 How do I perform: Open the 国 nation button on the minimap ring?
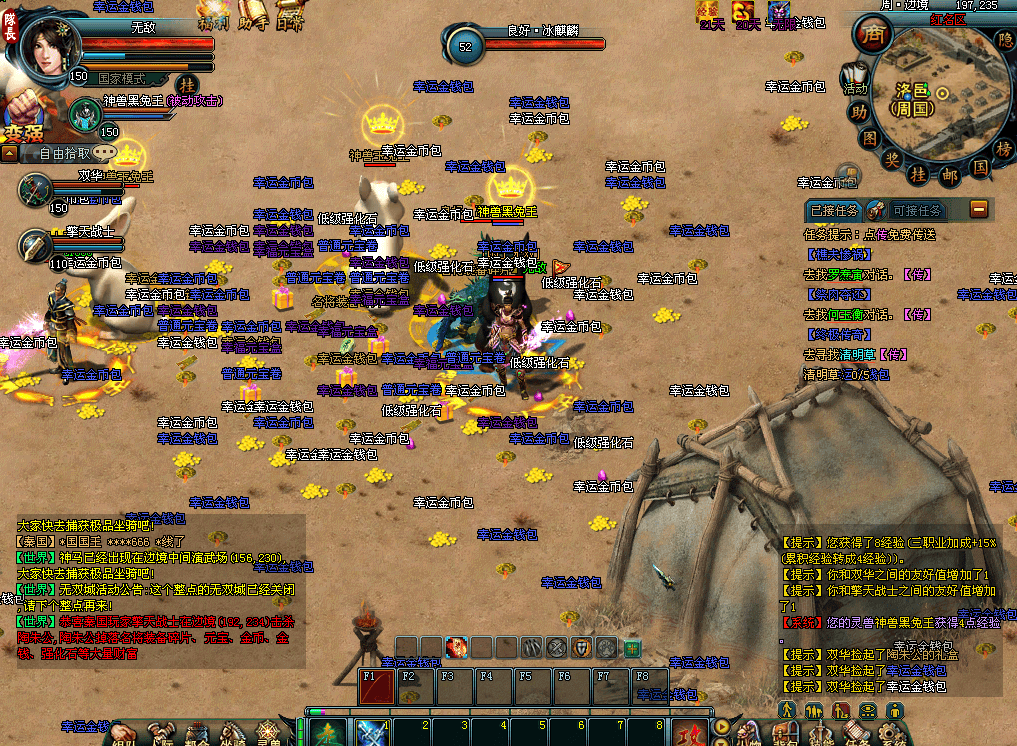980,167
